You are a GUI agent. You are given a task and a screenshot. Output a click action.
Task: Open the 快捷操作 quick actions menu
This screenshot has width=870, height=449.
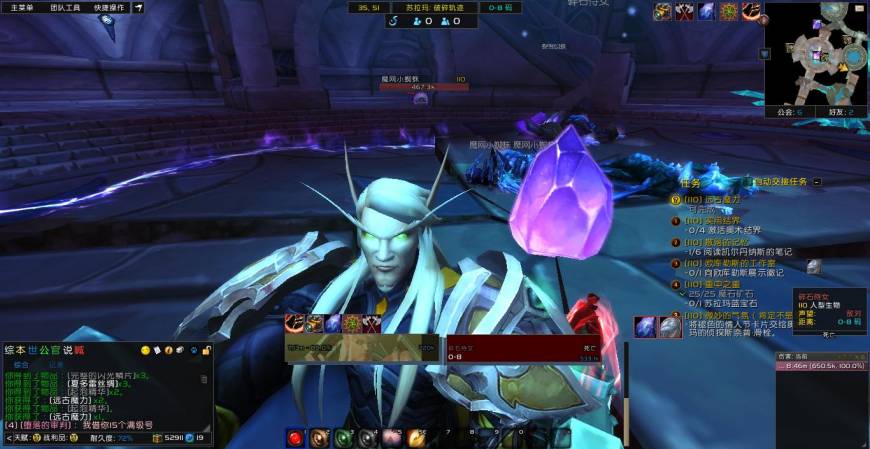pyautogui.click(x=110, y=7)
